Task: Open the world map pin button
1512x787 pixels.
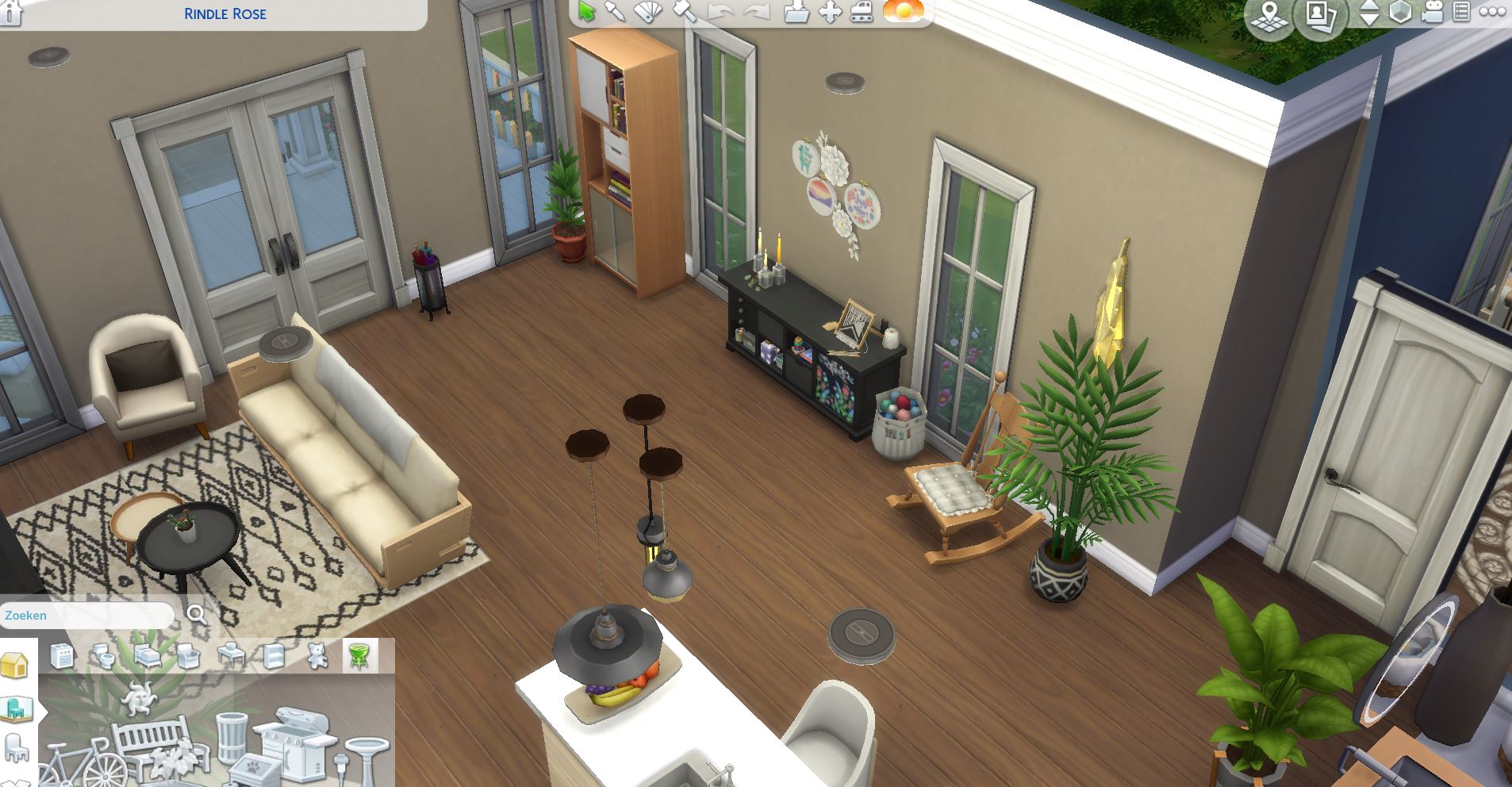Action: [x=1269, y=17]
